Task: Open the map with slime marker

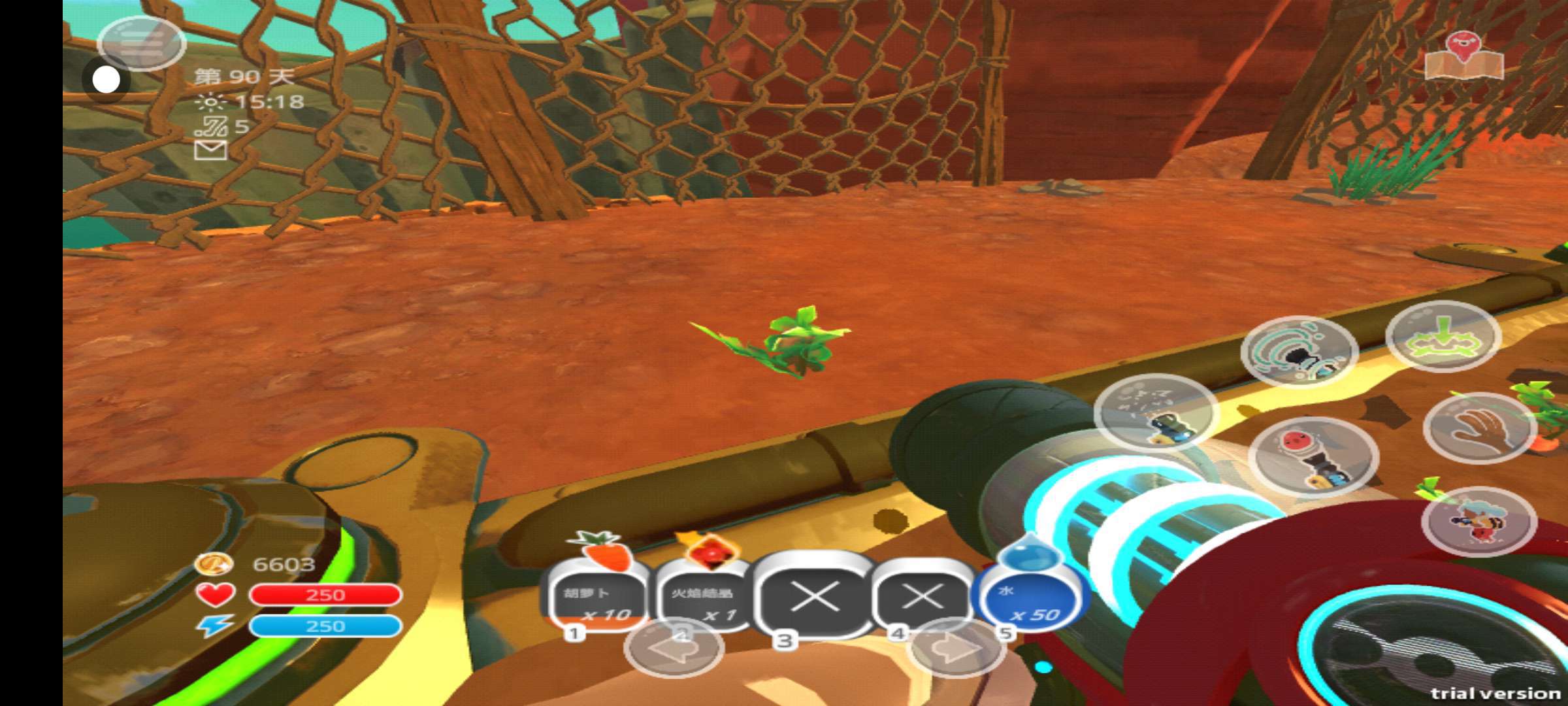Action: click(1464, 58)
